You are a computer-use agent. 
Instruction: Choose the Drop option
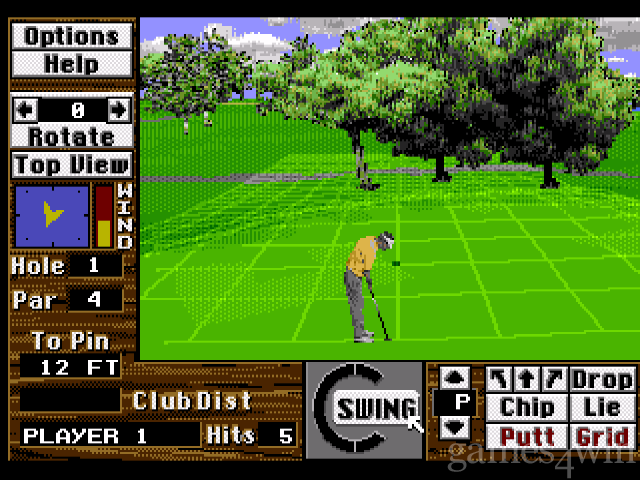pyautogui.click(x=602, y=379)
